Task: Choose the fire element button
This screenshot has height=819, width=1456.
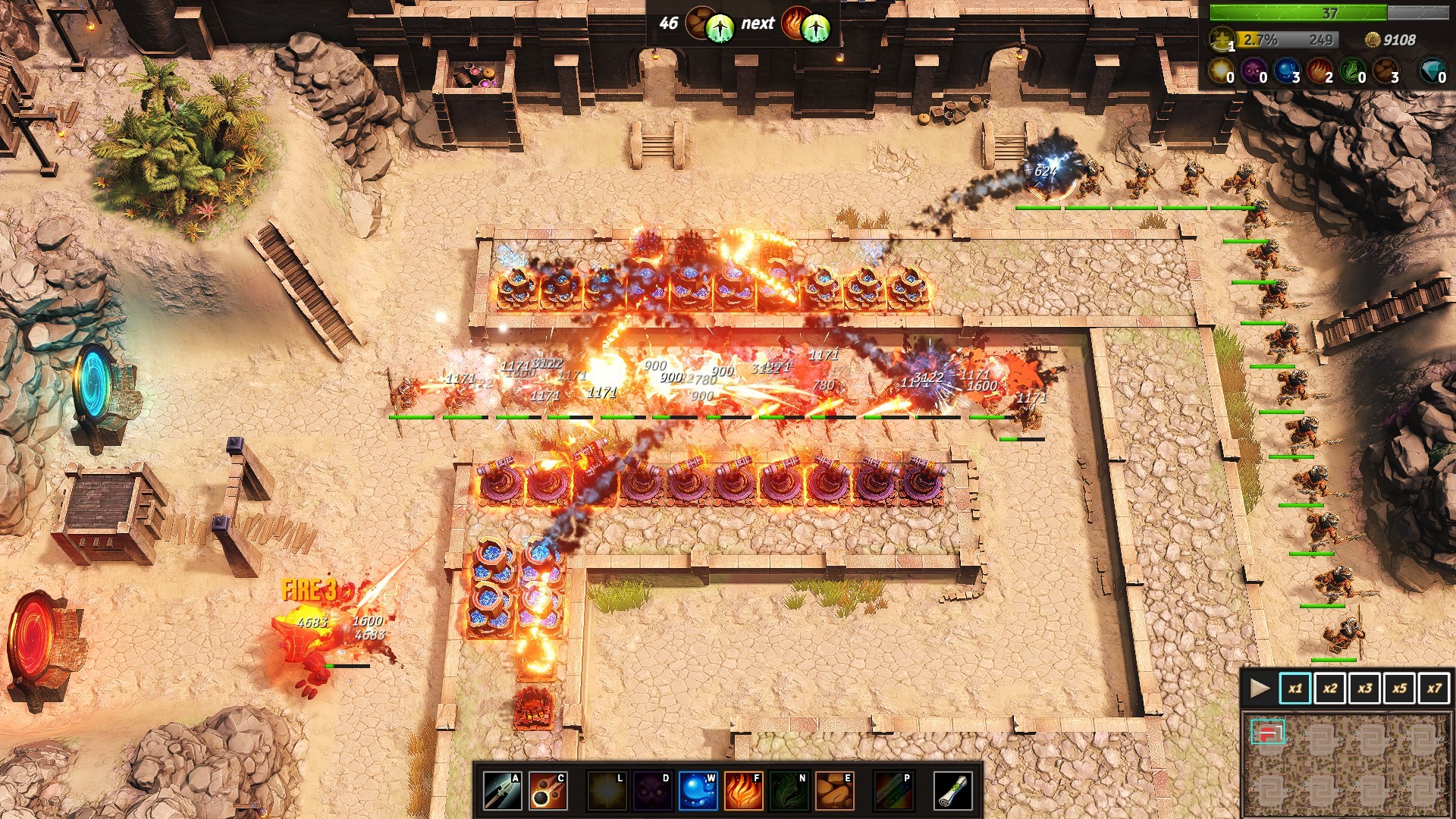Action: pyautogui.click(x=743, y=791)
